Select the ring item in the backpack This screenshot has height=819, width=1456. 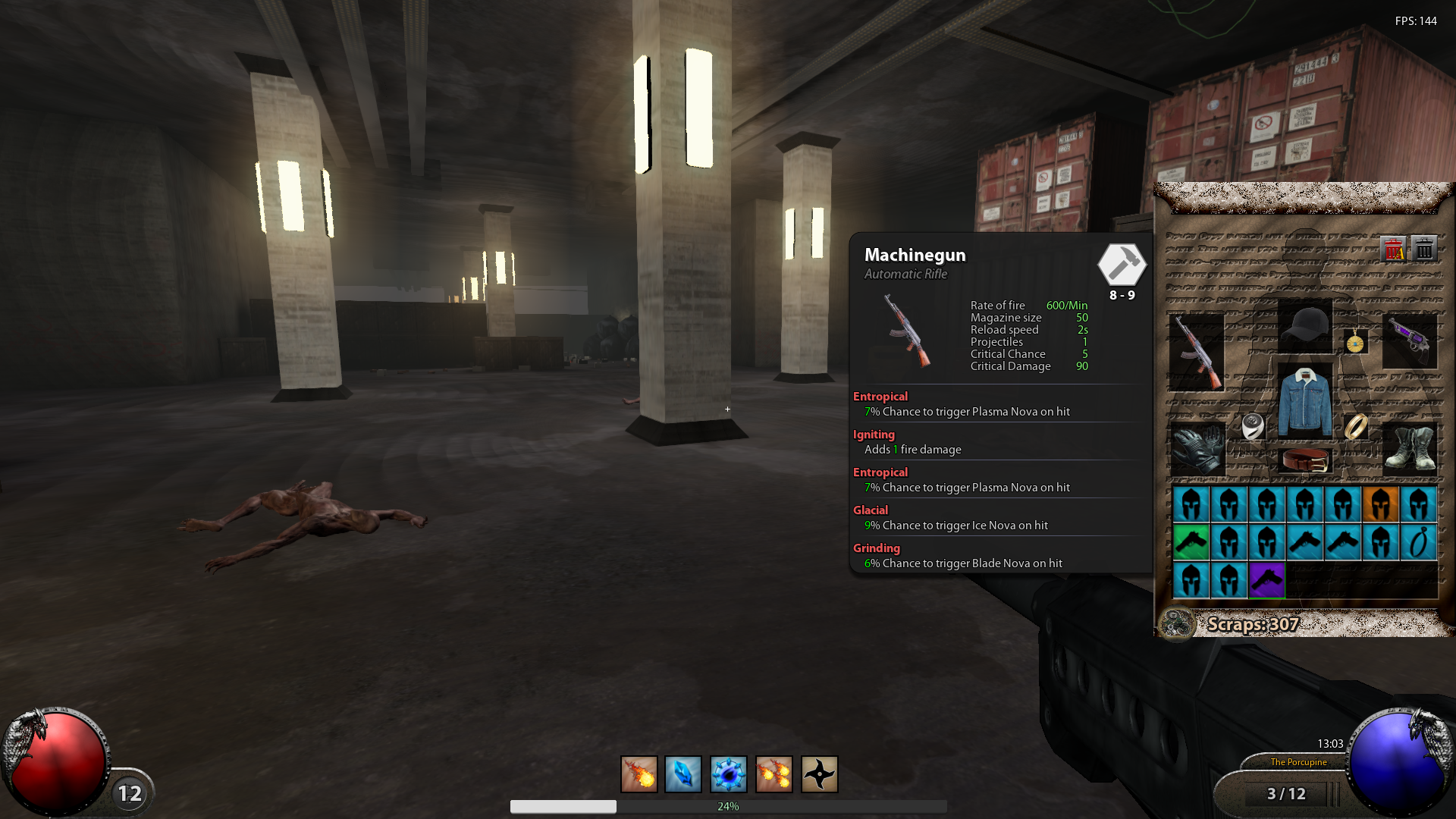[1418, 542]
